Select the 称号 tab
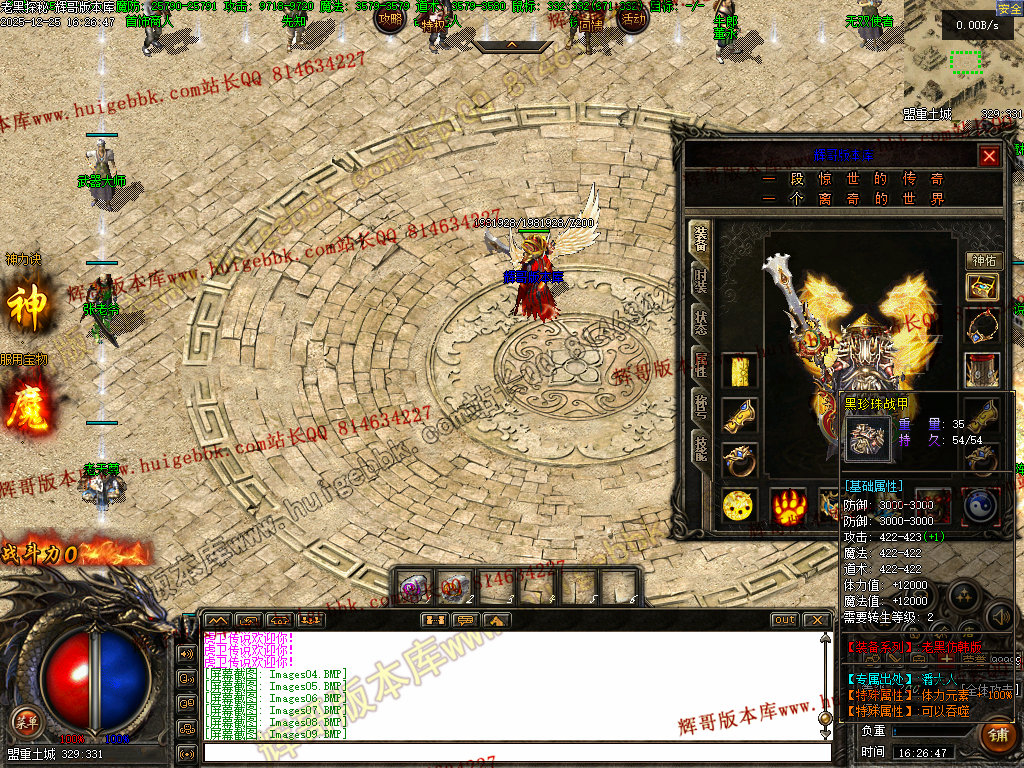Viewport: 1024px width, 768px height. point(701,407)
